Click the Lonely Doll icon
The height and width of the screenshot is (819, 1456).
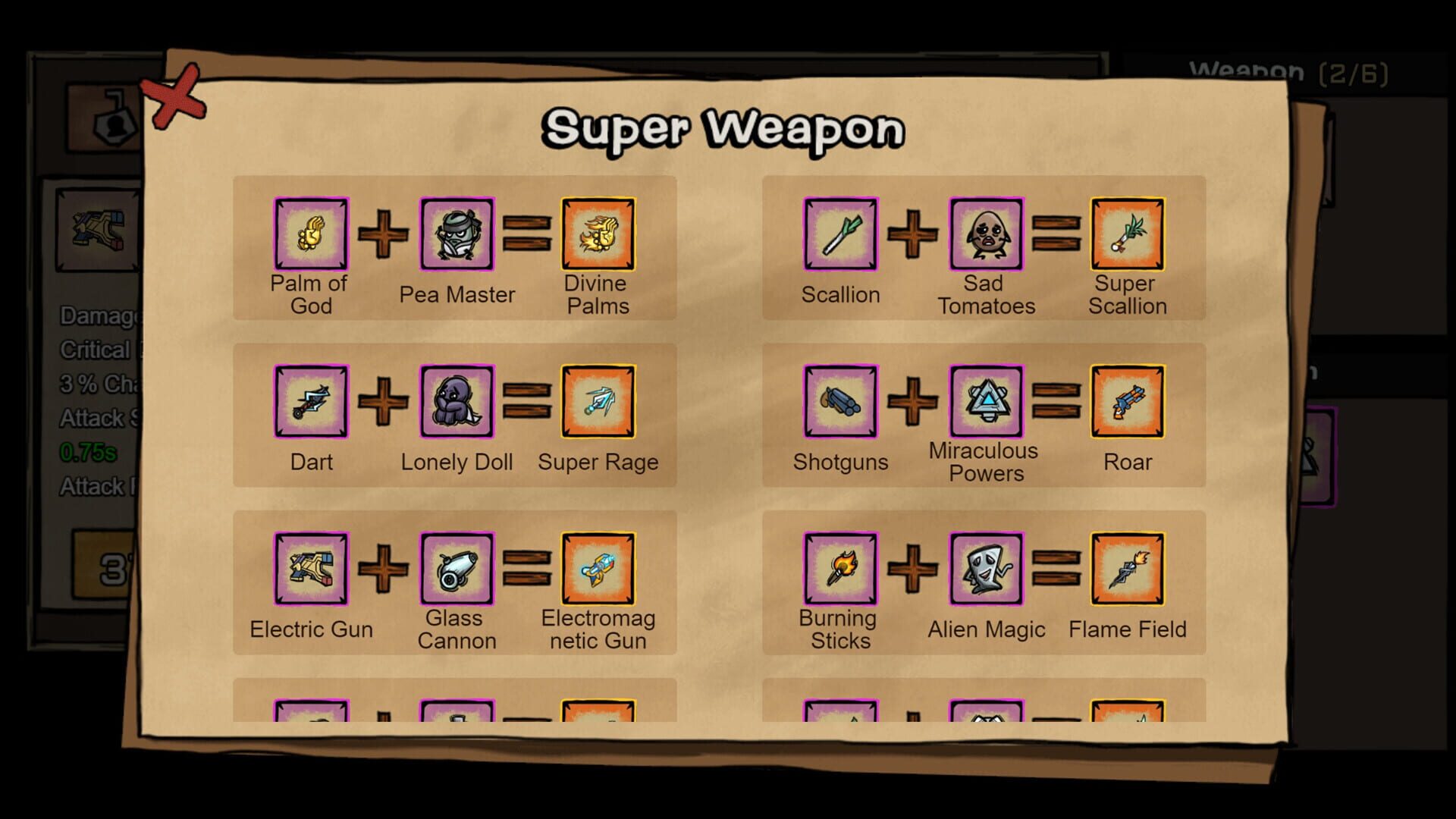click(457, 402)
